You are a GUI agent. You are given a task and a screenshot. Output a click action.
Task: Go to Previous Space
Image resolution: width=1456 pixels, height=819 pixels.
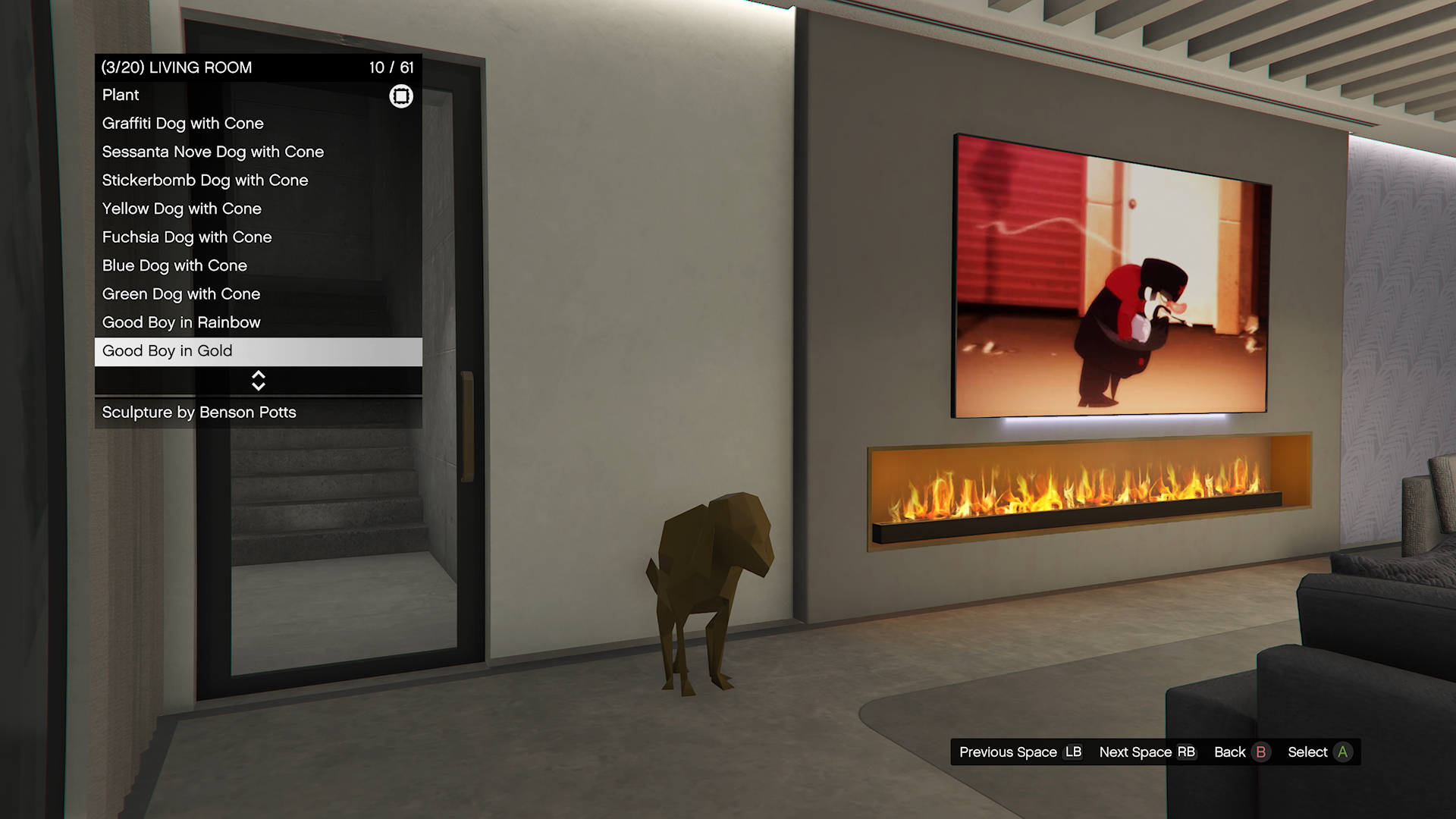pos(1020,752)
